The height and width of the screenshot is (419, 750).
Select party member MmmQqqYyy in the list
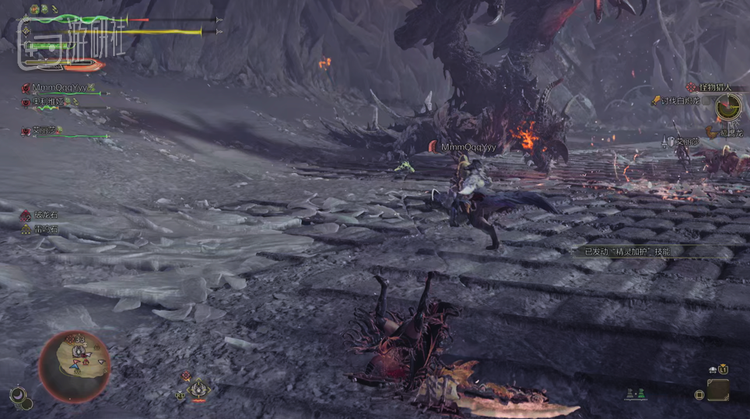click(58, 88)
